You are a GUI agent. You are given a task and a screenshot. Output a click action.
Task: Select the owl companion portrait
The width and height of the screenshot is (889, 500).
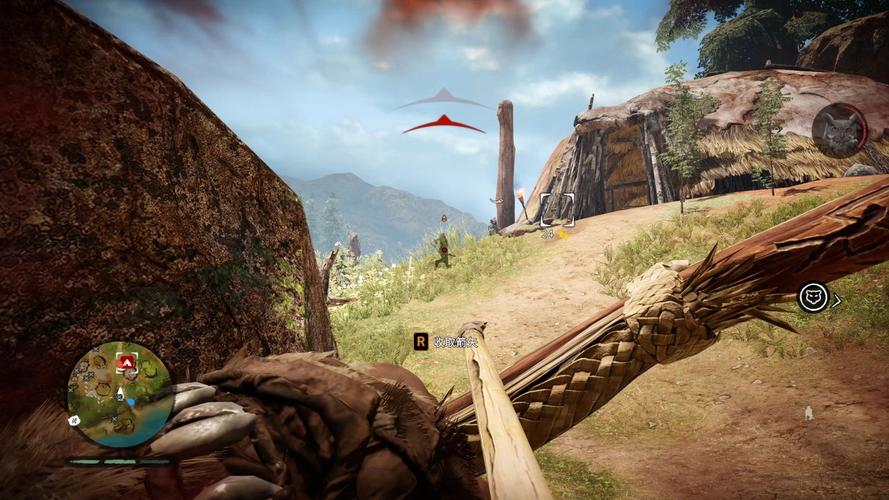(838, 130)
